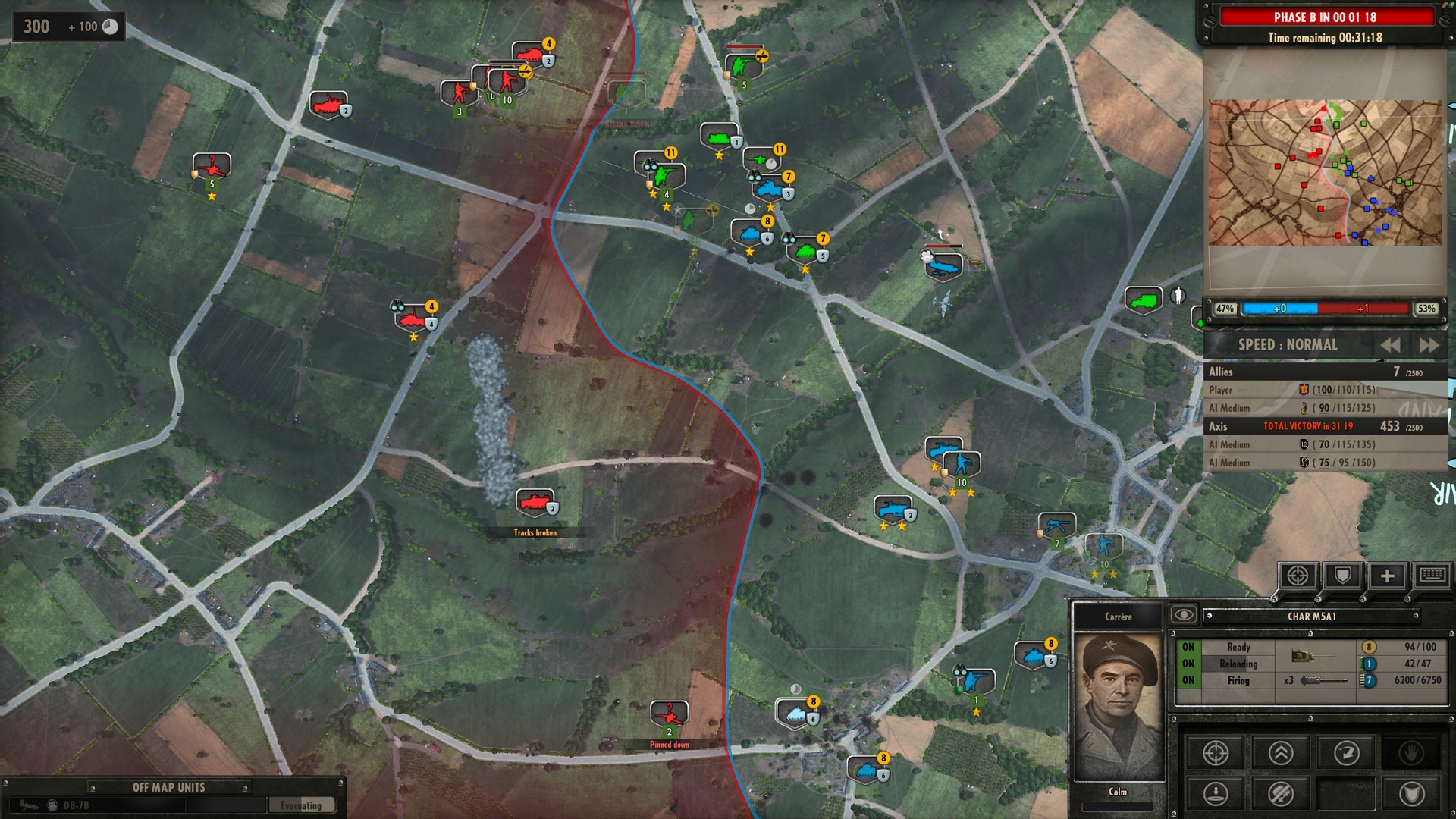
Task: Select the unload order arrow icon
Action: [x=1216, y=795]
